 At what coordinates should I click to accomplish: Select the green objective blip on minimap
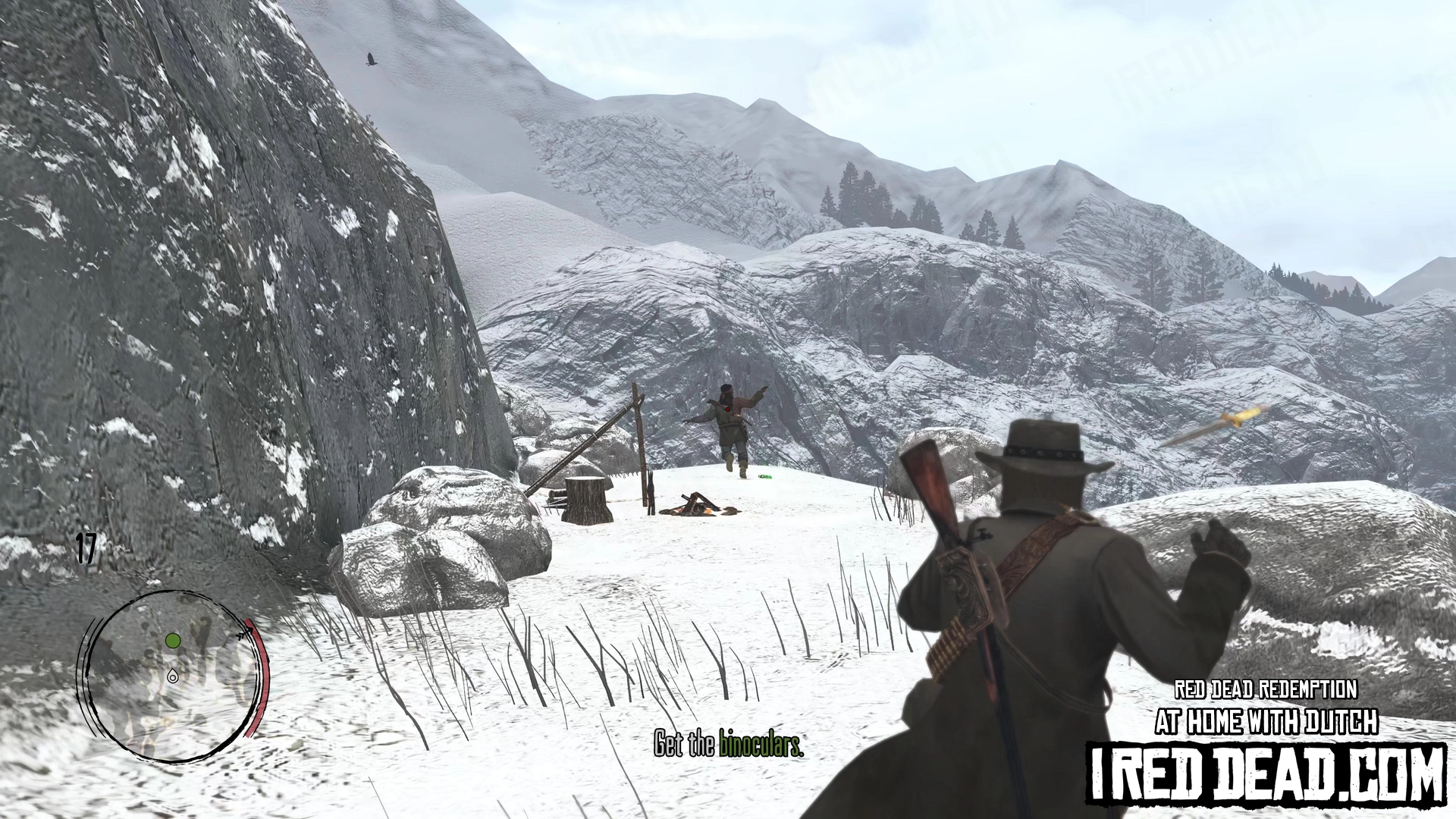click(173, 642)
